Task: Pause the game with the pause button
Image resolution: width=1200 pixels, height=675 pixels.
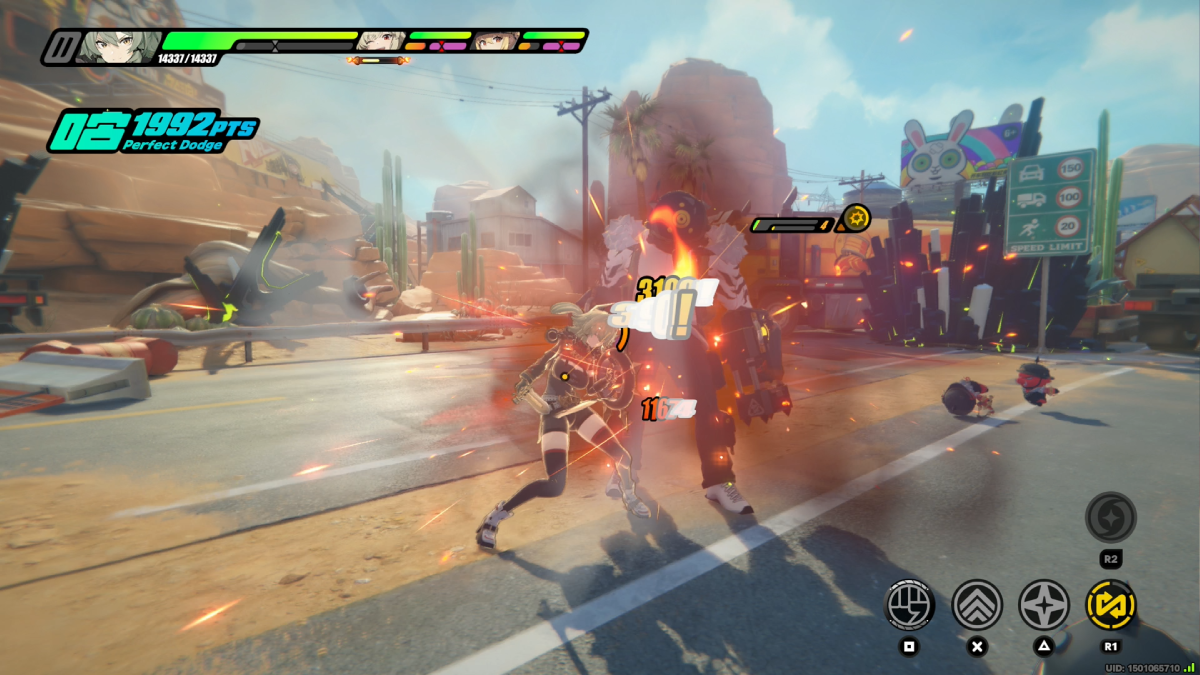Action: coord(62,46)
